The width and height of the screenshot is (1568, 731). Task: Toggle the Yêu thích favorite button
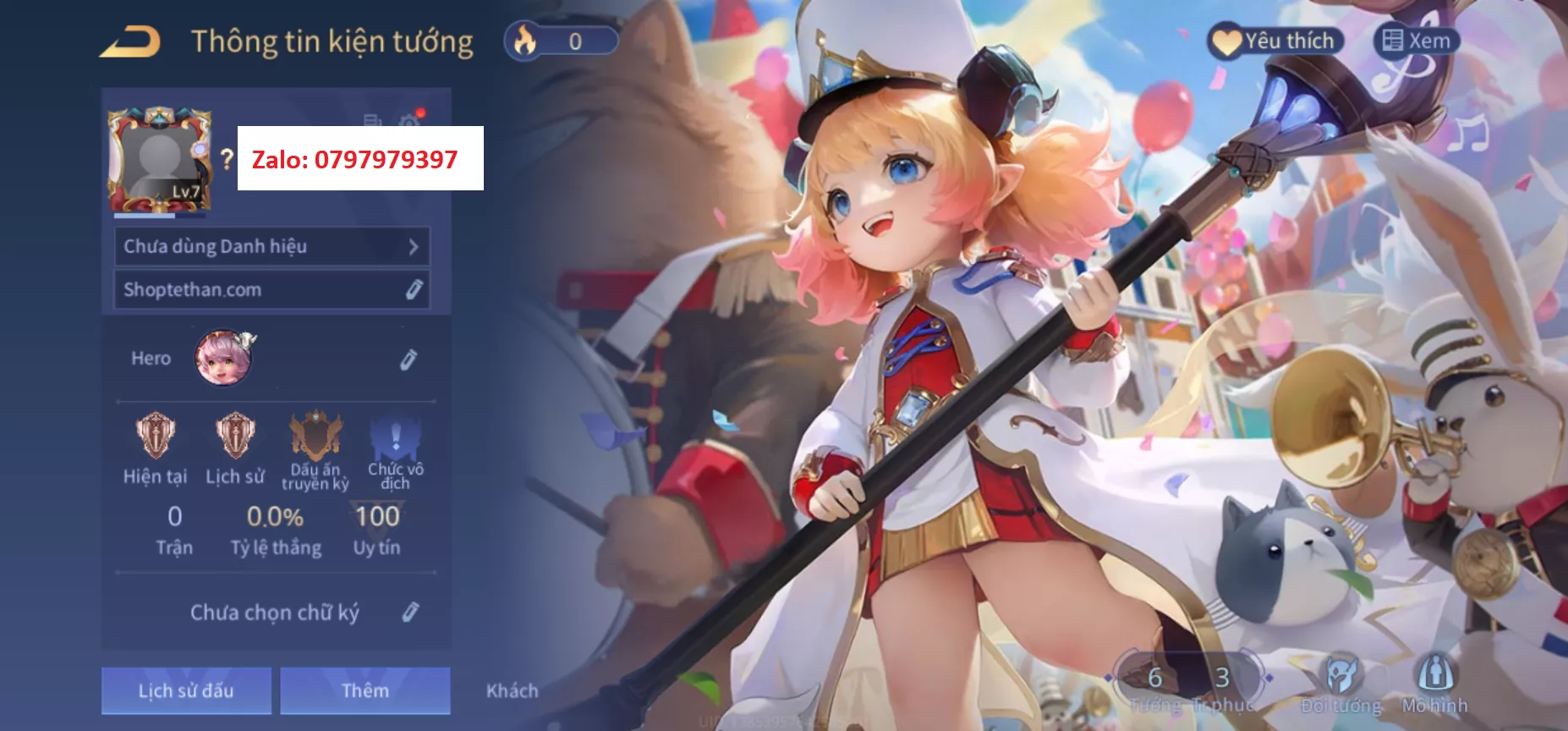(x=1275, y=41)
